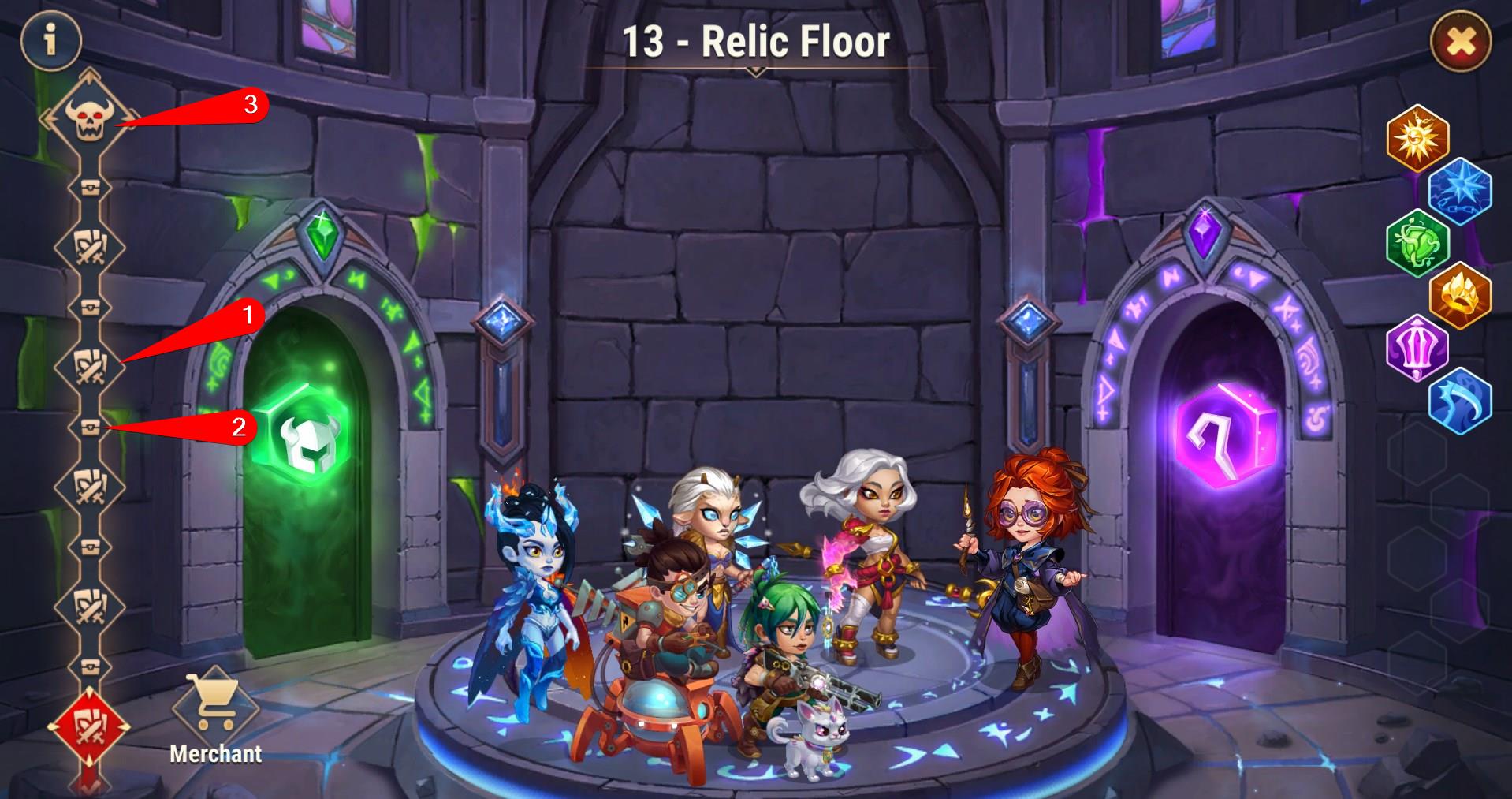Screen dimensions: 1512x799
Task: Select the boss skull floor marker
Action: (85, 118)
